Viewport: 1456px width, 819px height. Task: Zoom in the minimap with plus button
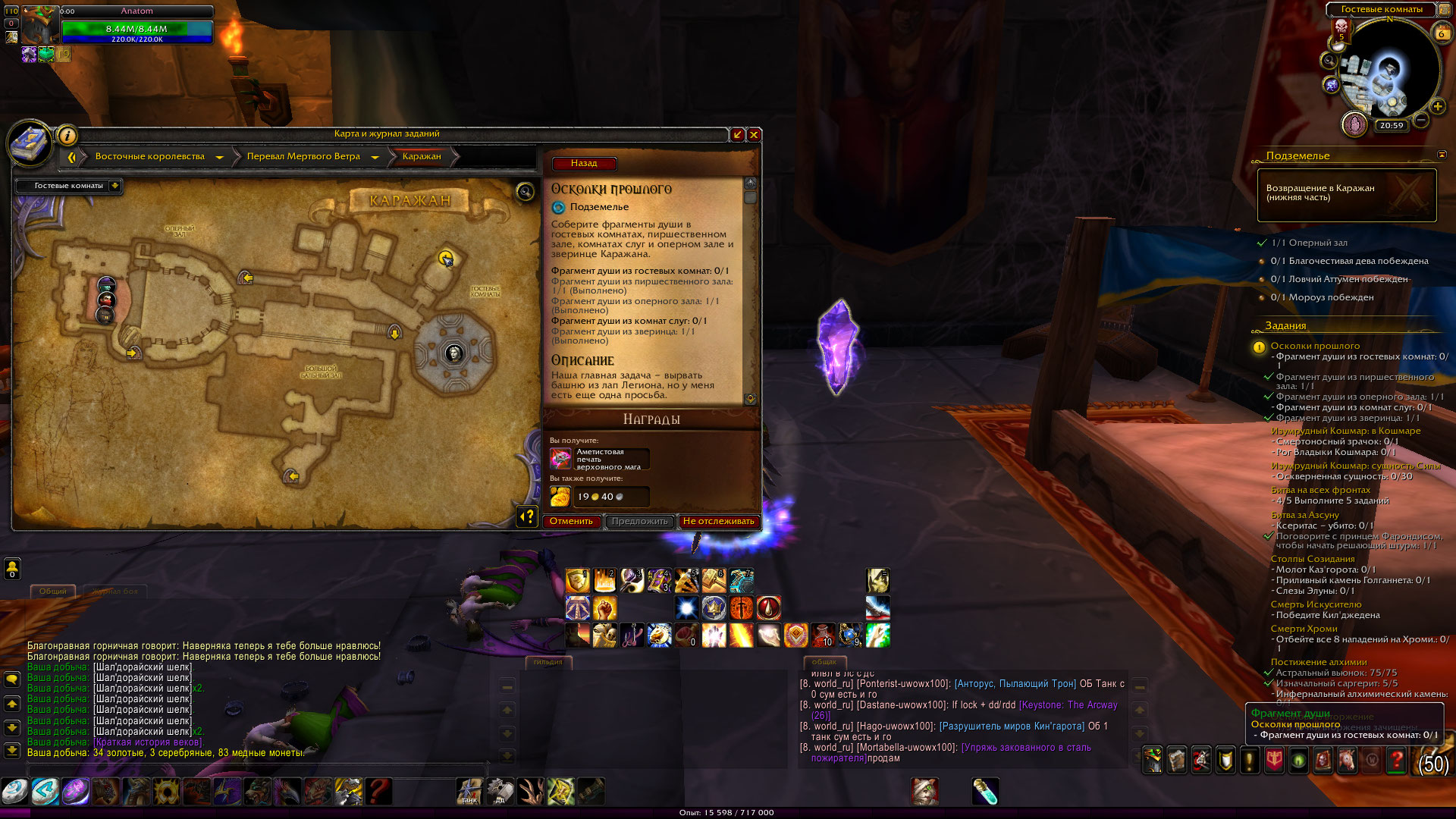click(1437, 107)
